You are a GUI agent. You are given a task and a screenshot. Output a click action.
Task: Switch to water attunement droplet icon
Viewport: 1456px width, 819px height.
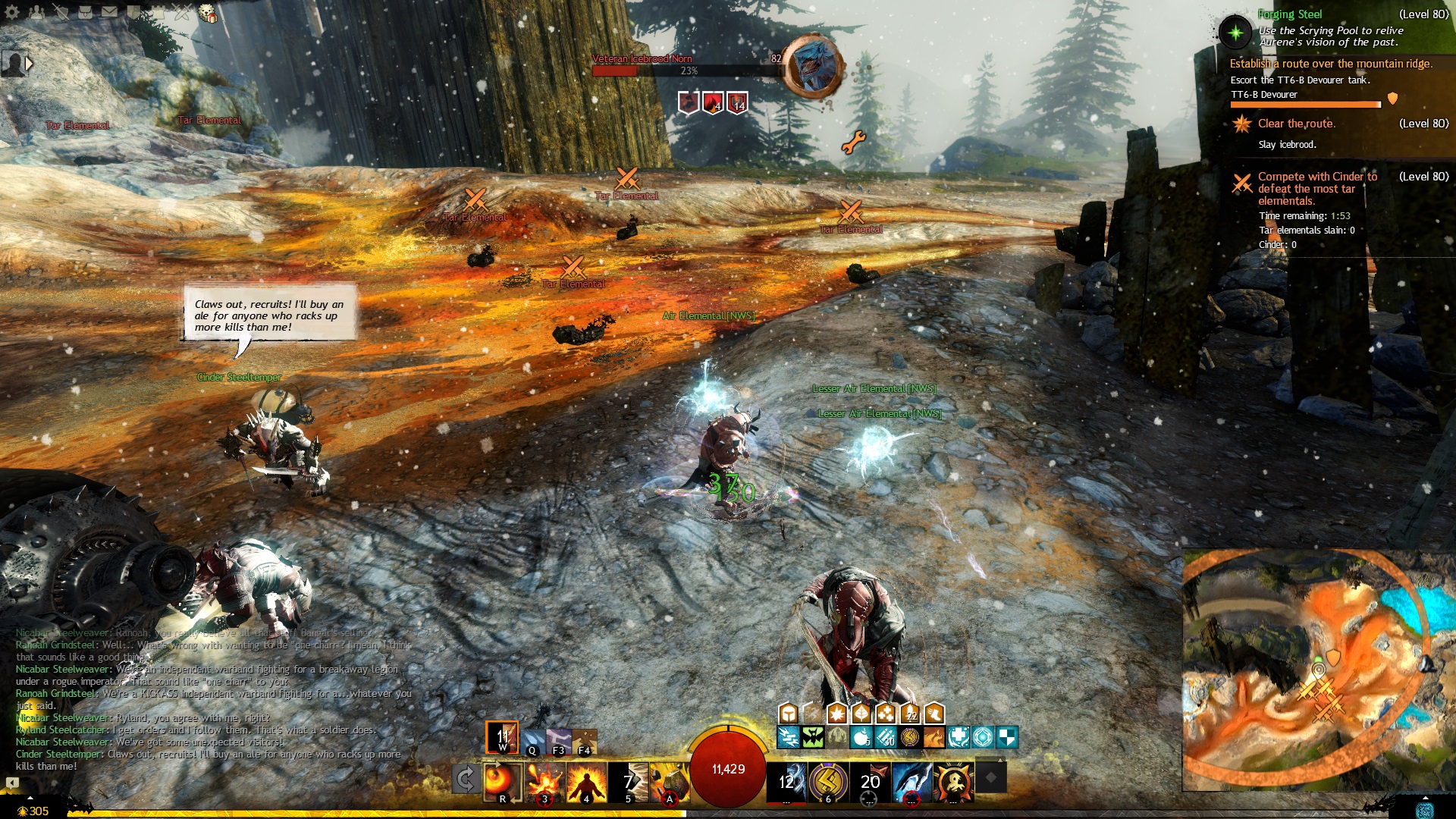[532, 739]
